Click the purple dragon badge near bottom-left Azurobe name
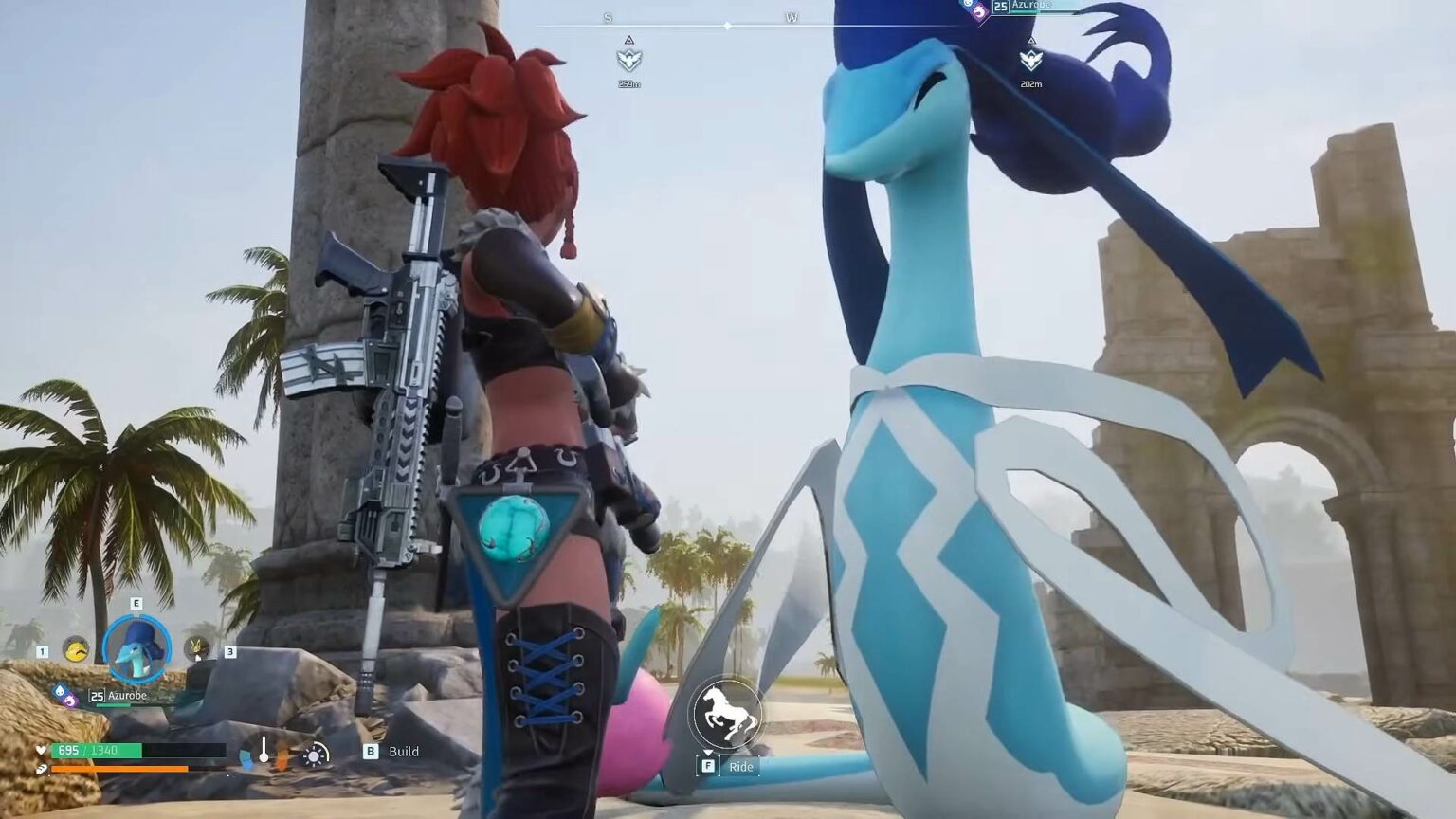The image size is (1456, 819). click(x=71, y=701)
